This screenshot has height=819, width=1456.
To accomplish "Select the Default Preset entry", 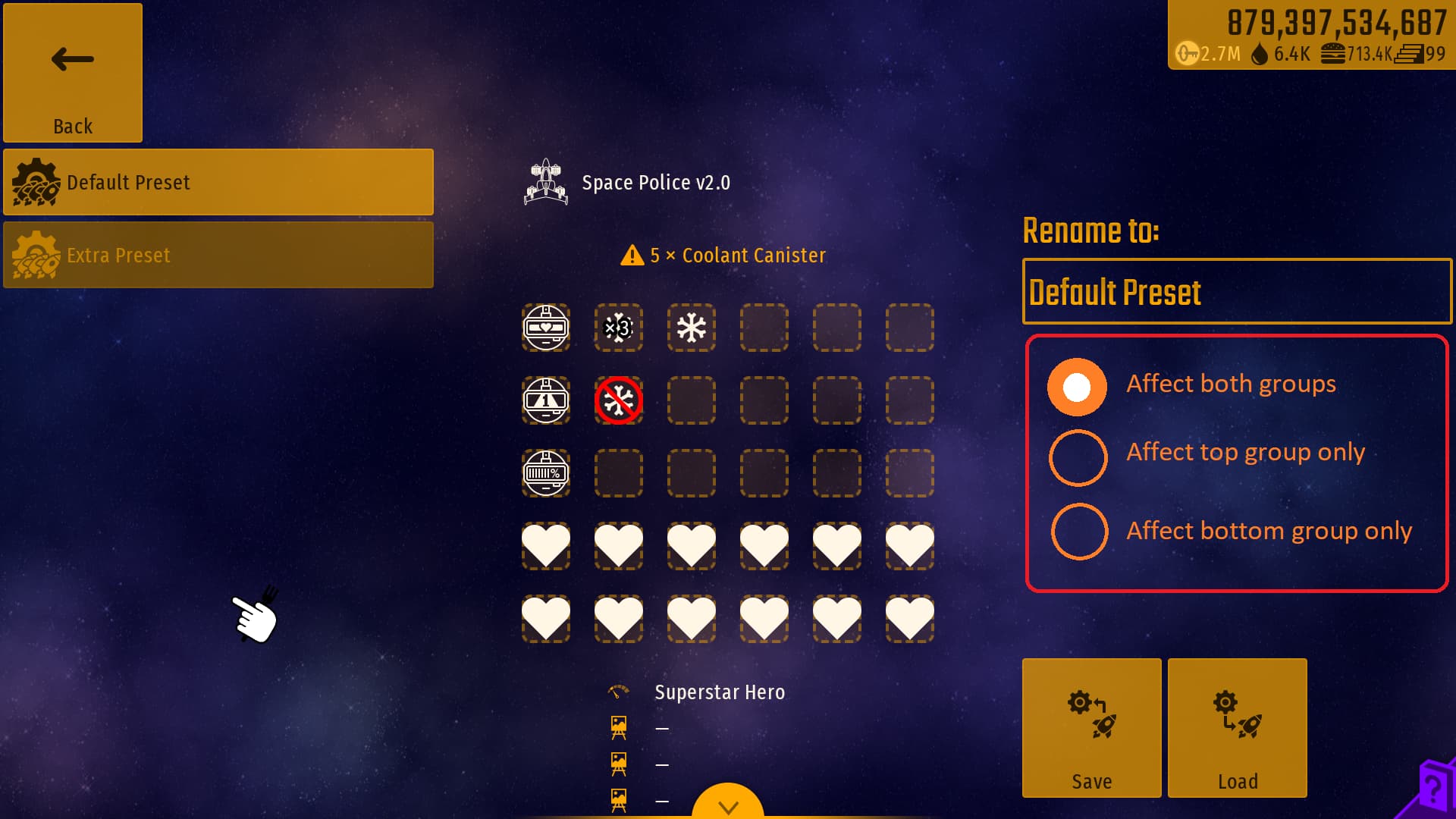I will [218, 182].
